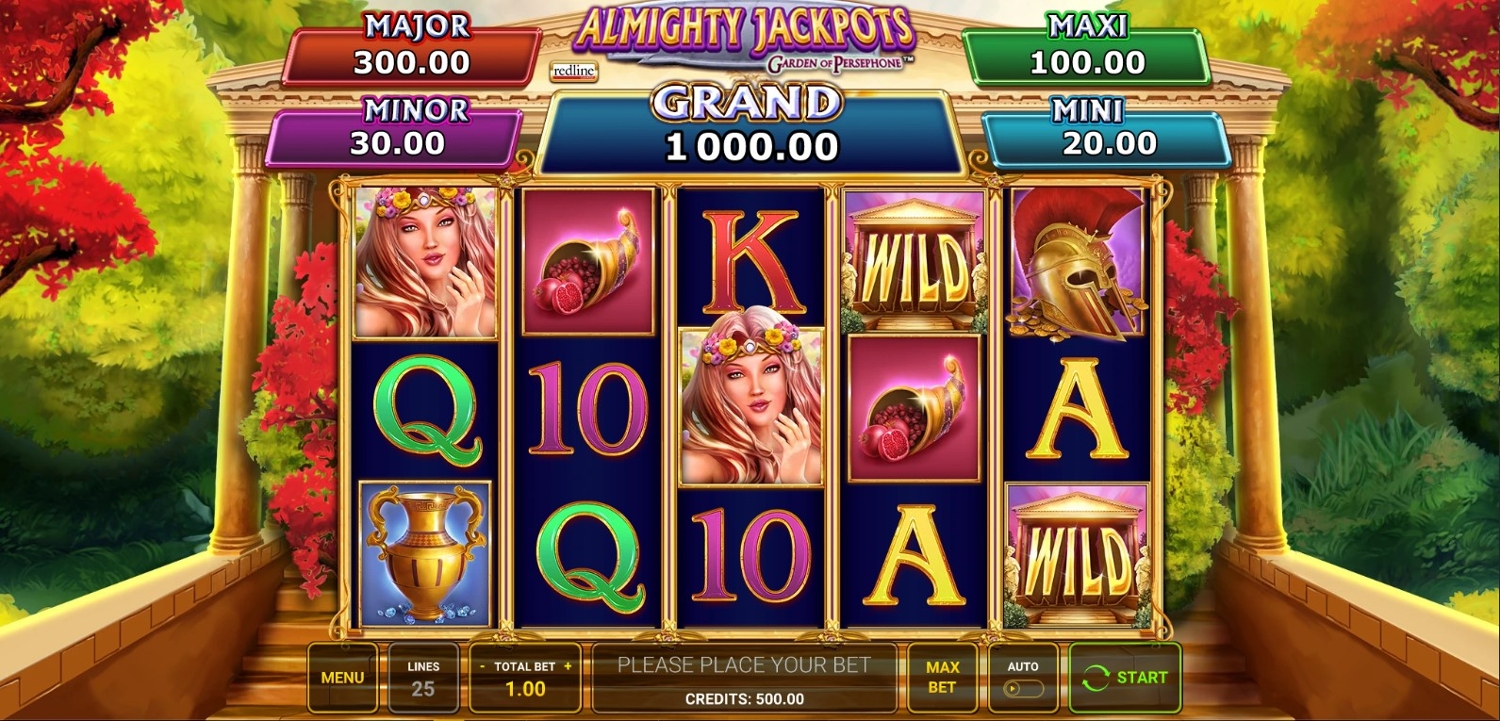Screen dimensions: 1500x721
Task: Decrease total bet with the minus sign
Action: click(483, 666)
